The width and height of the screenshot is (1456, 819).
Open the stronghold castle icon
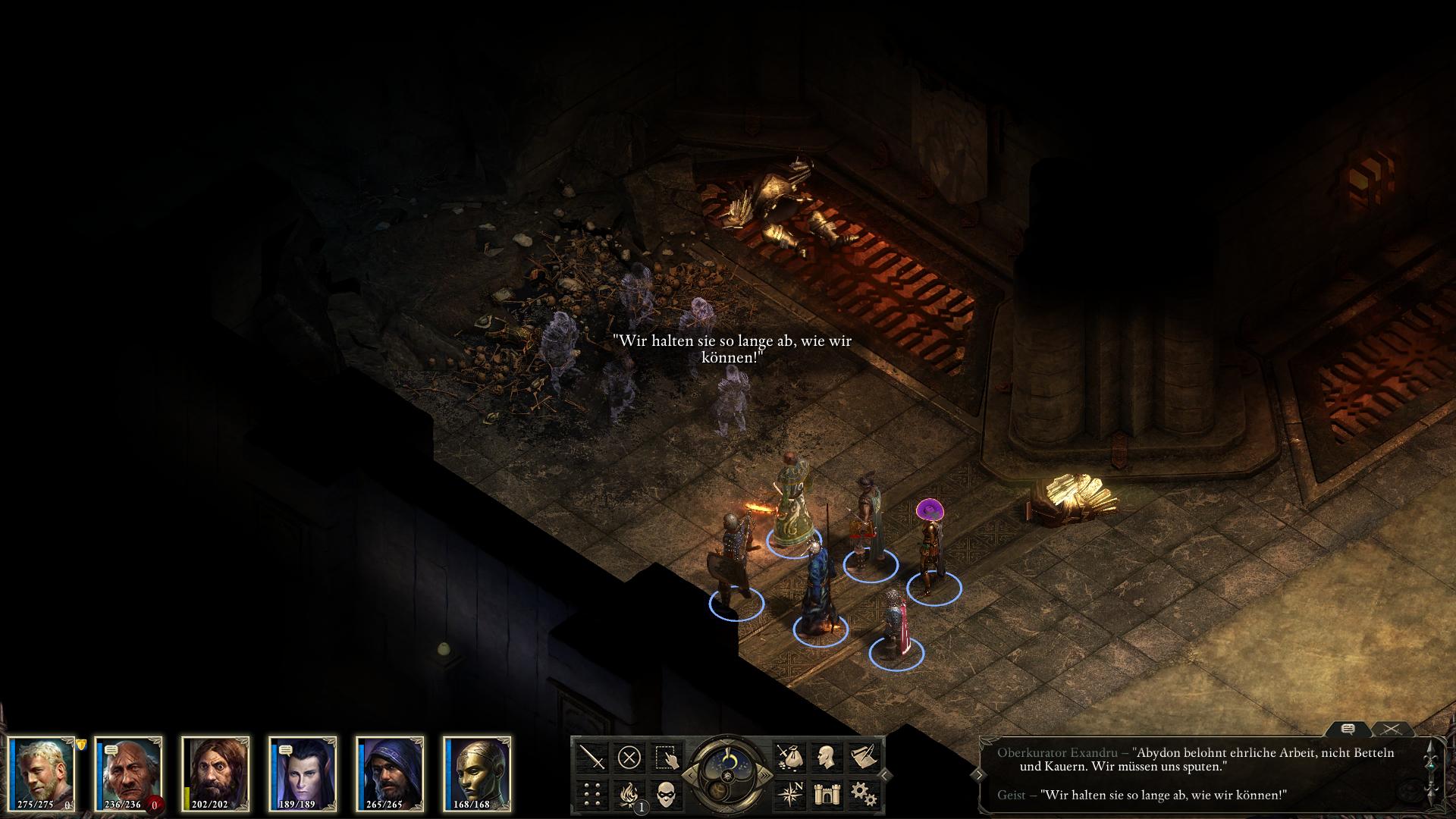point(825,794)
